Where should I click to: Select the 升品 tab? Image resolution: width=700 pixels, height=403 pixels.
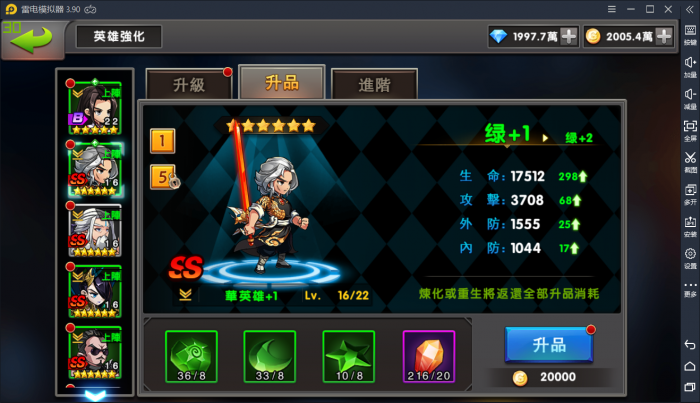tap(281, 83)
